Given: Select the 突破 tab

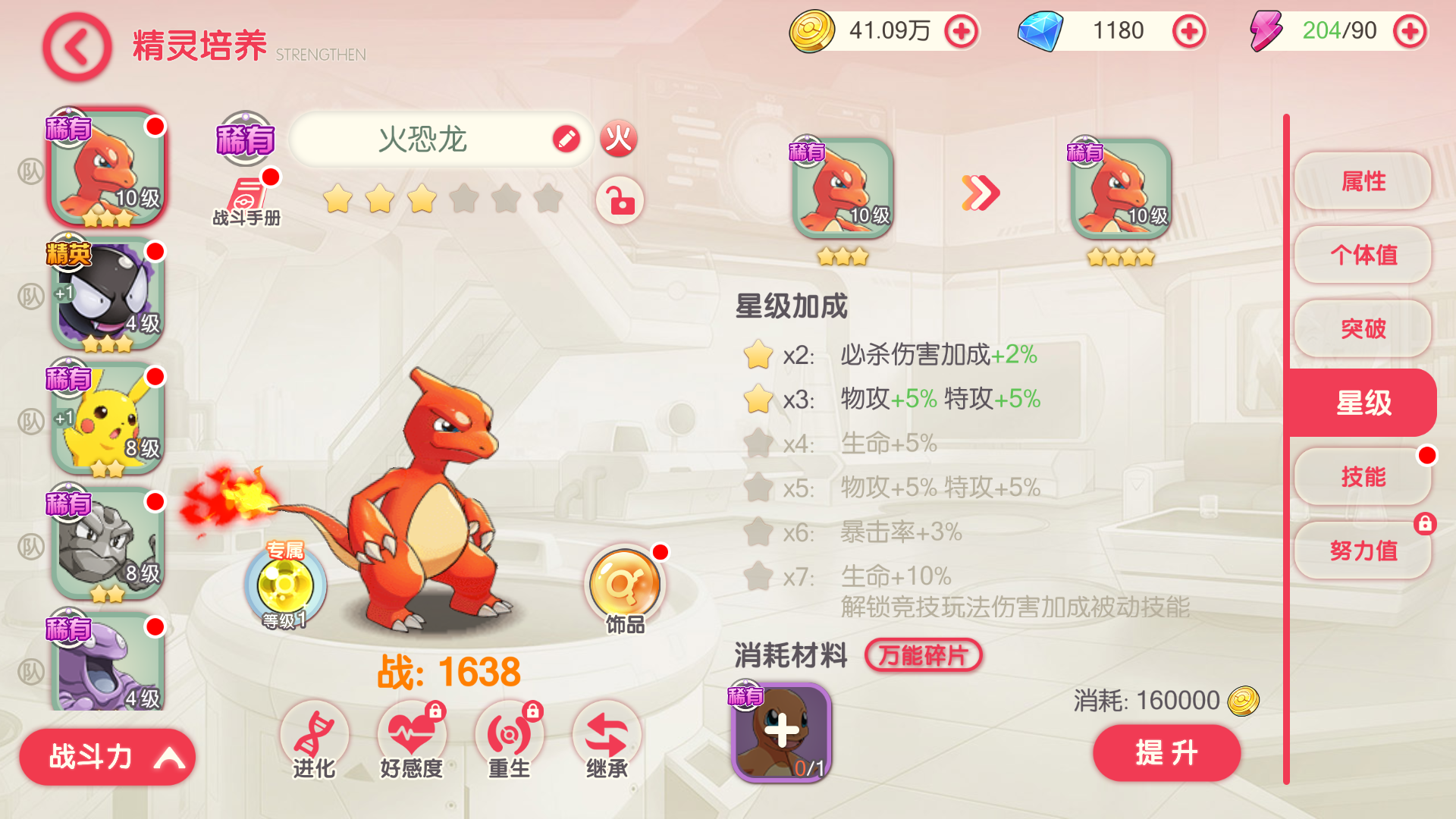Looking at the screenshot, I should pos(1363,328).
